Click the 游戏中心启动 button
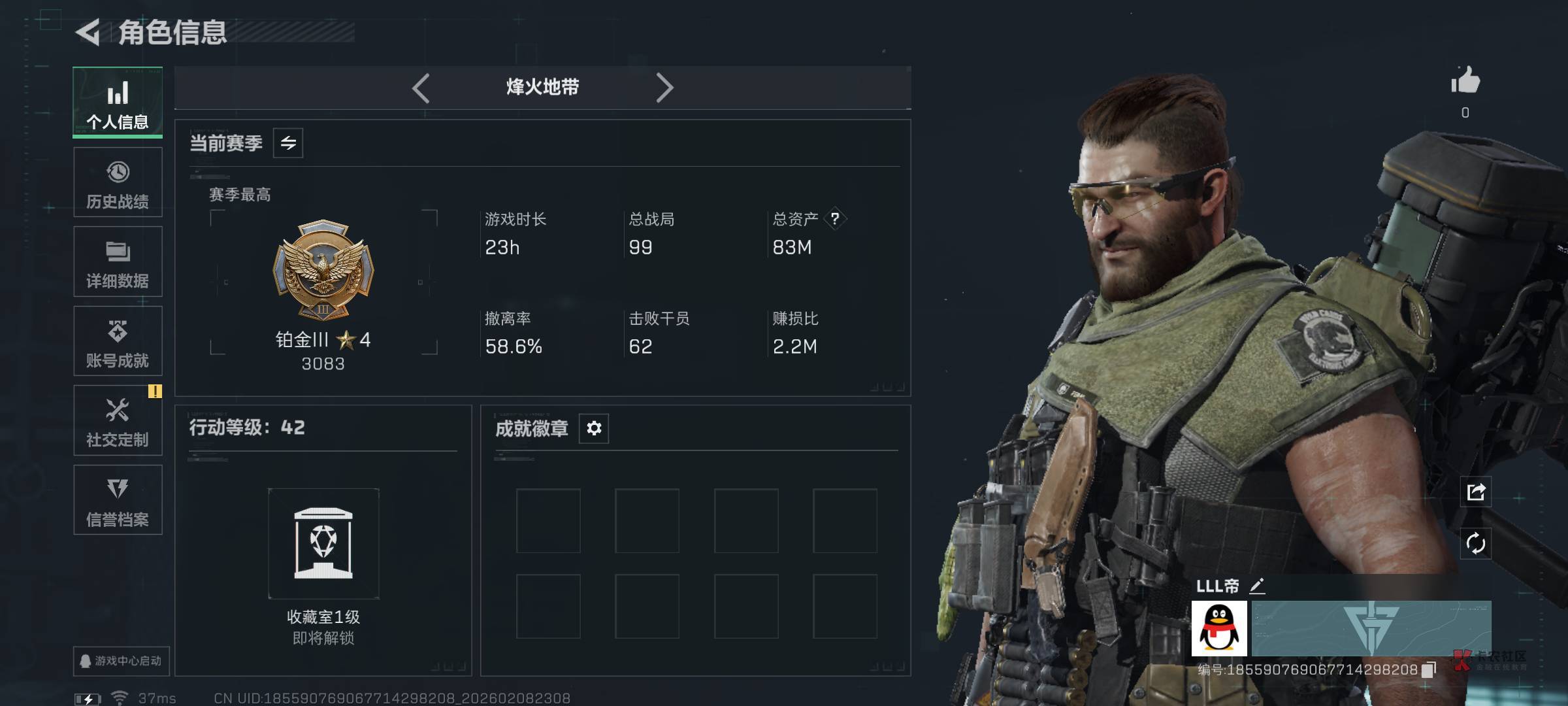This screenshot has width=1568, height=706. point(122,661)
